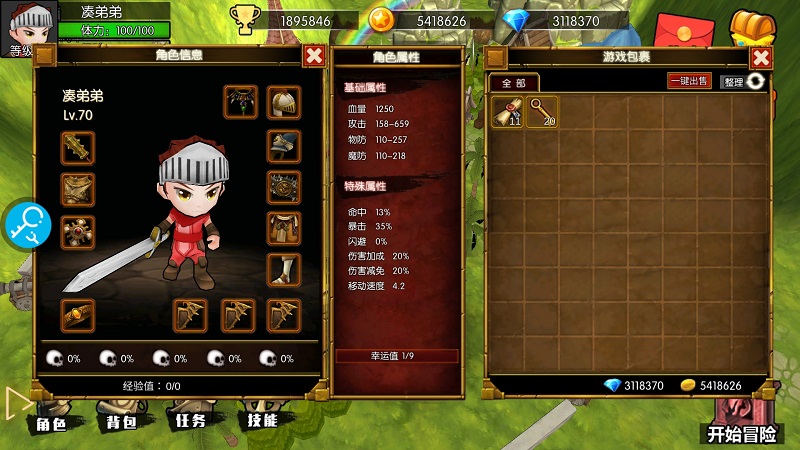
Task: Click the blue key circle icon
Action: pyautogui.click(x=25, y=225)
